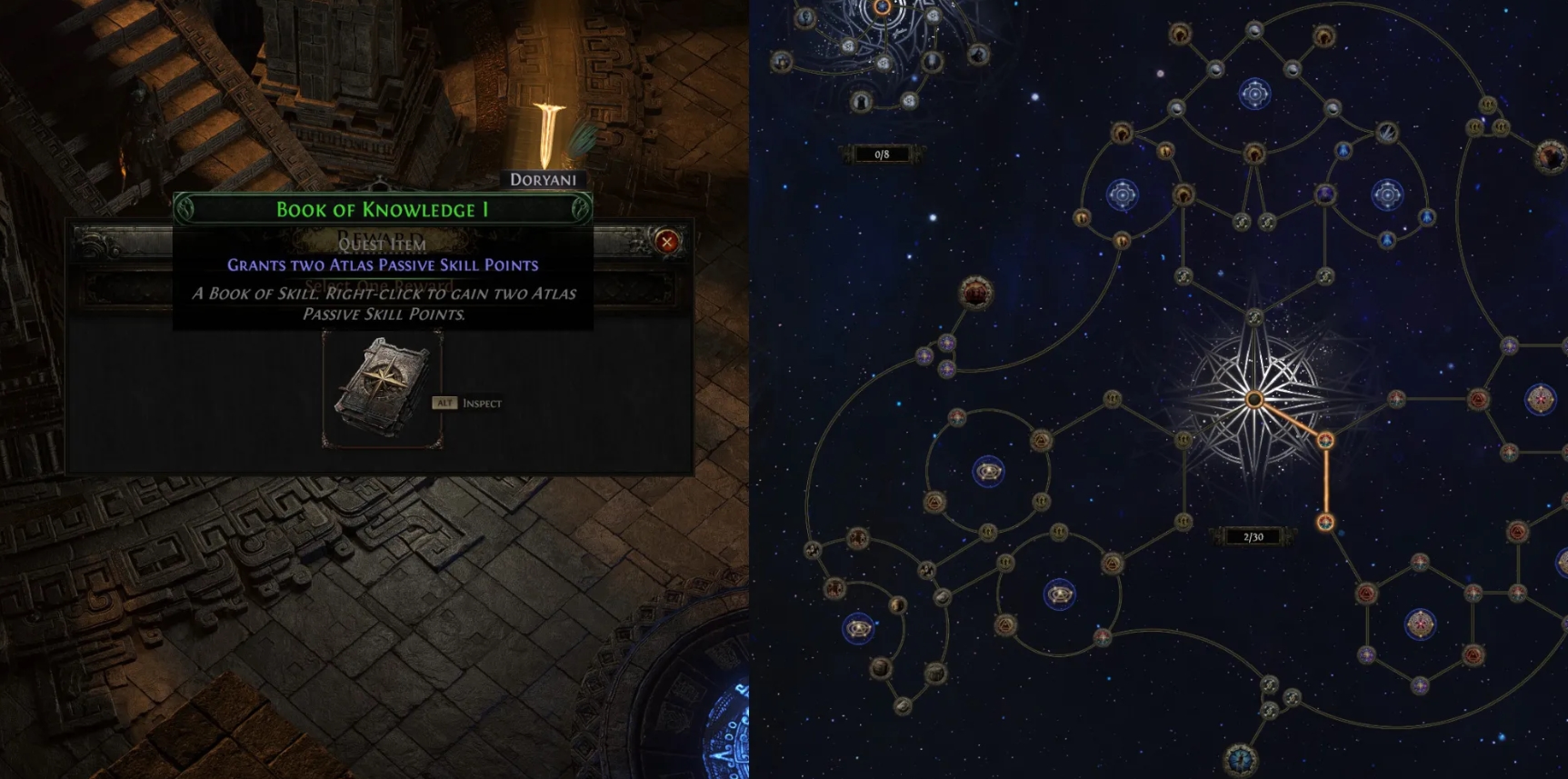1568x779 pixels.
Task: Select the node ending the orange allocated path
Action: pos(1326,522)
